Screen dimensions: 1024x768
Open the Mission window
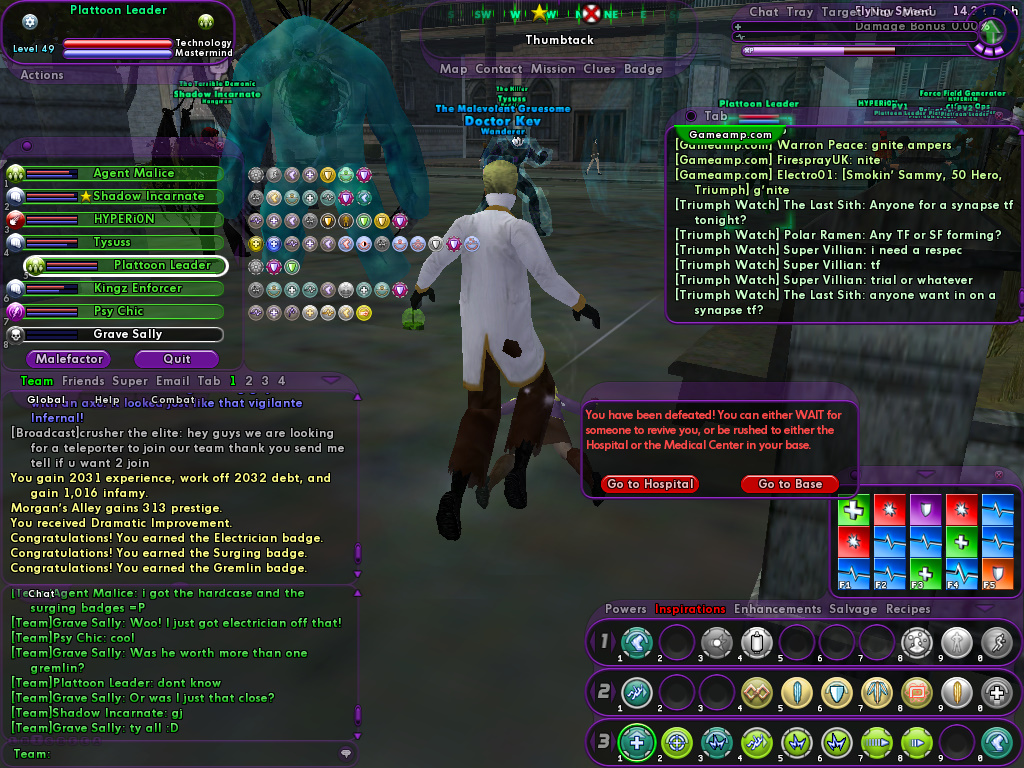[553, 69]
